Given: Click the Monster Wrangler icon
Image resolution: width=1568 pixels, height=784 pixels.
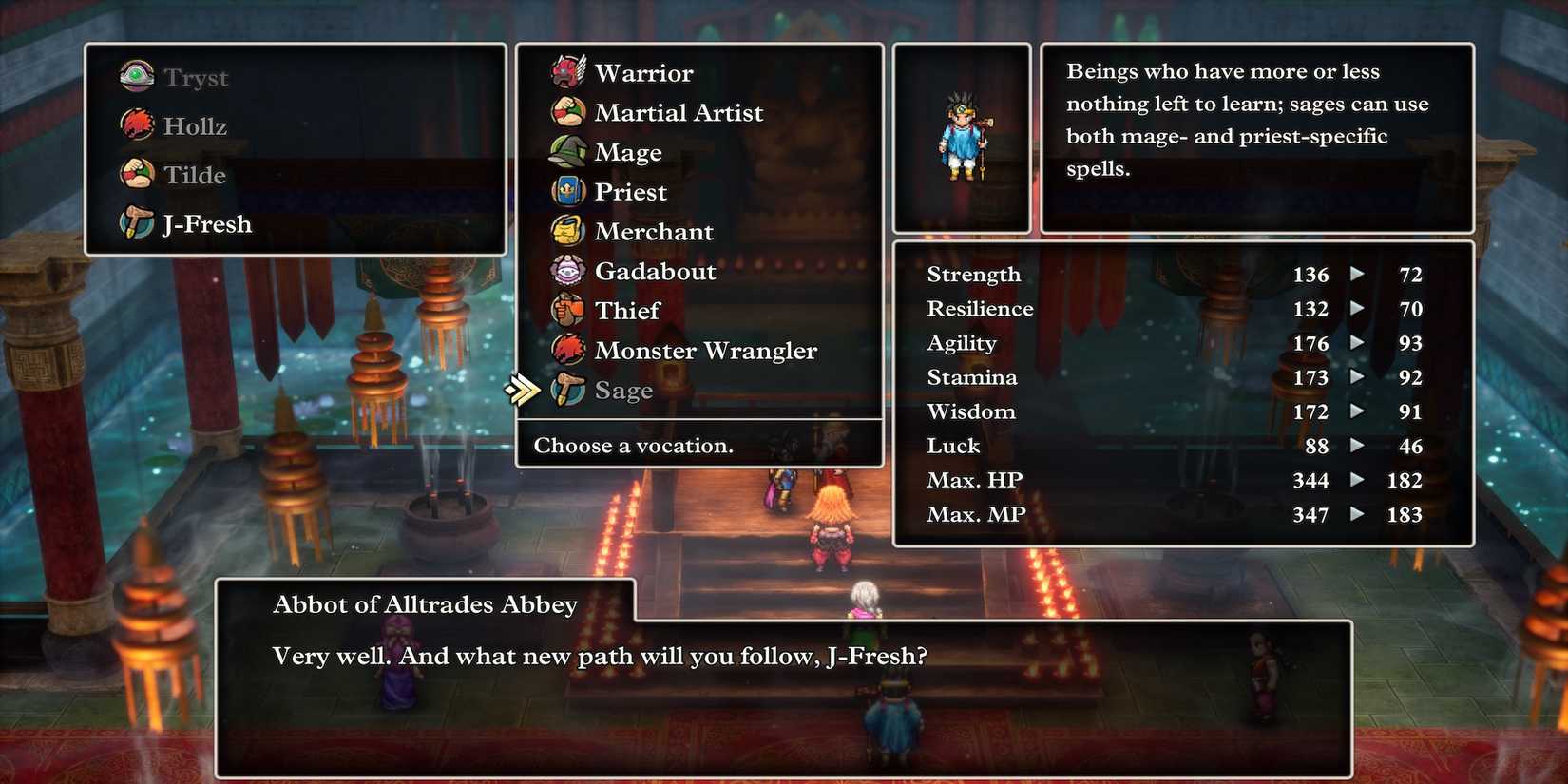Looking at the screenshot, I should click(567, 351).
